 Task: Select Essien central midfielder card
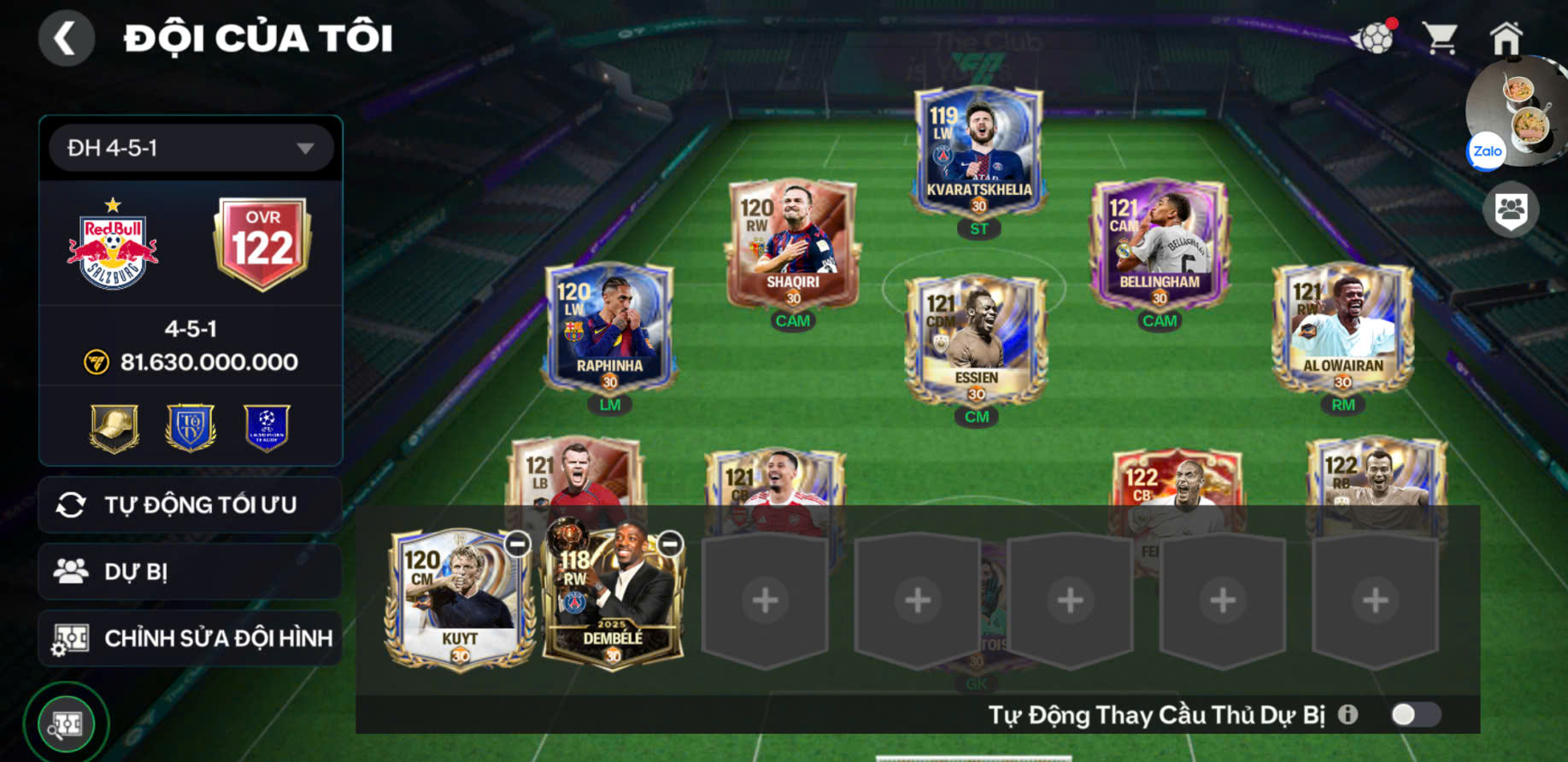[976, 339]
